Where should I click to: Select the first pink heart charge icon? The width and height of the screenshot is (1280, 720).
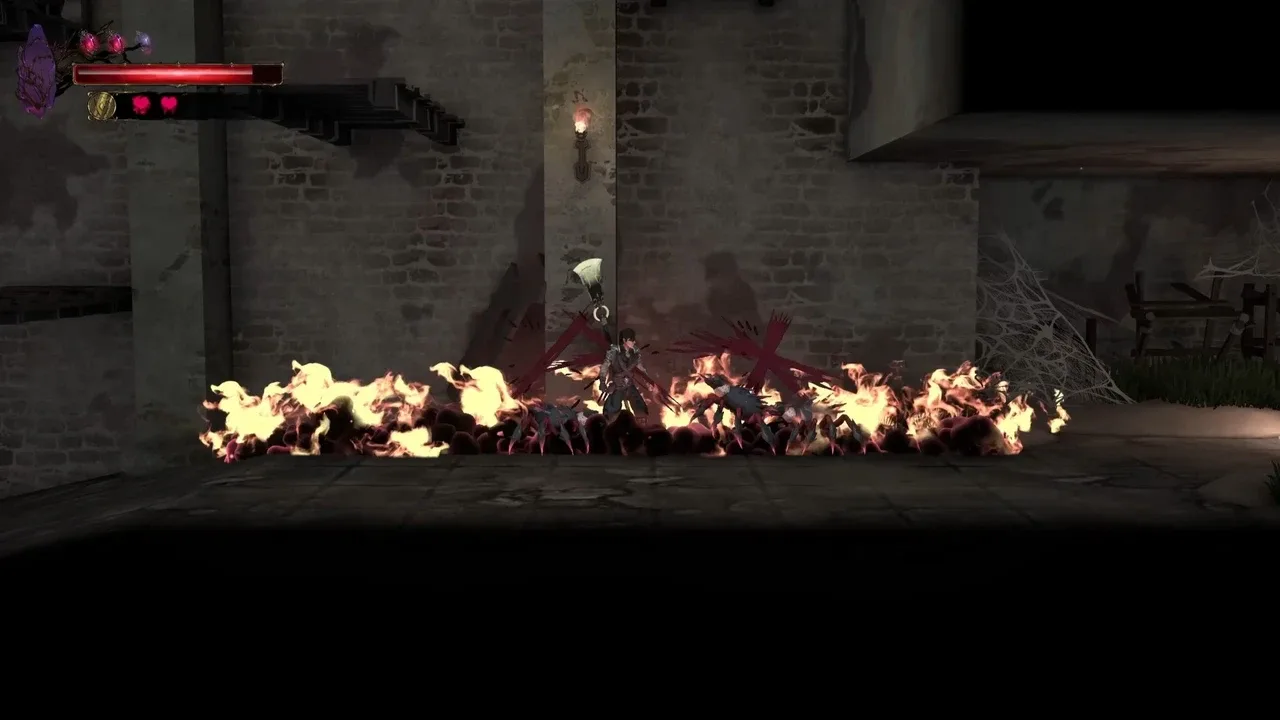pyautogui.click(x=141, y=104)
